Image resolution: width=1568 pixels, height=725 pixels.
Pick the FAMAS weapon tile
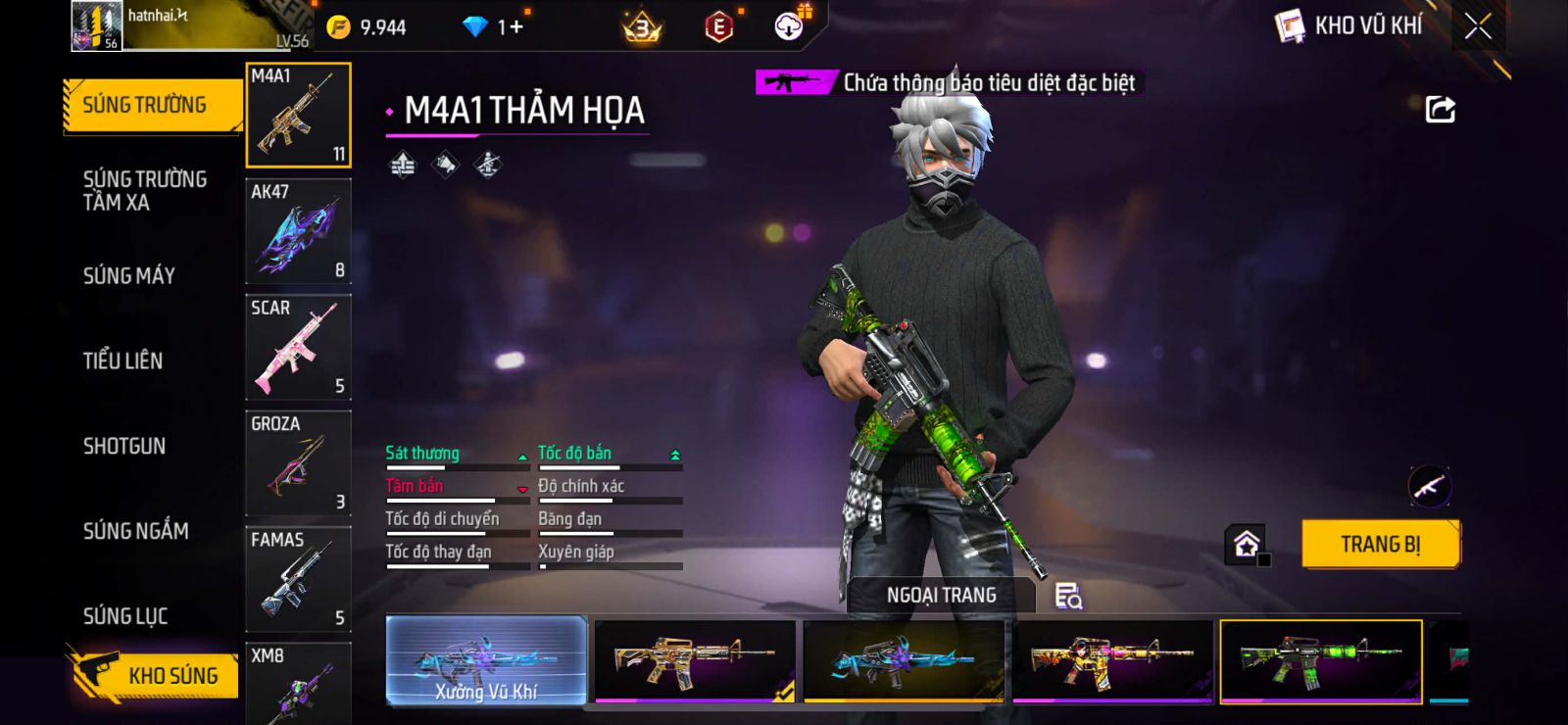click(298, 579)
